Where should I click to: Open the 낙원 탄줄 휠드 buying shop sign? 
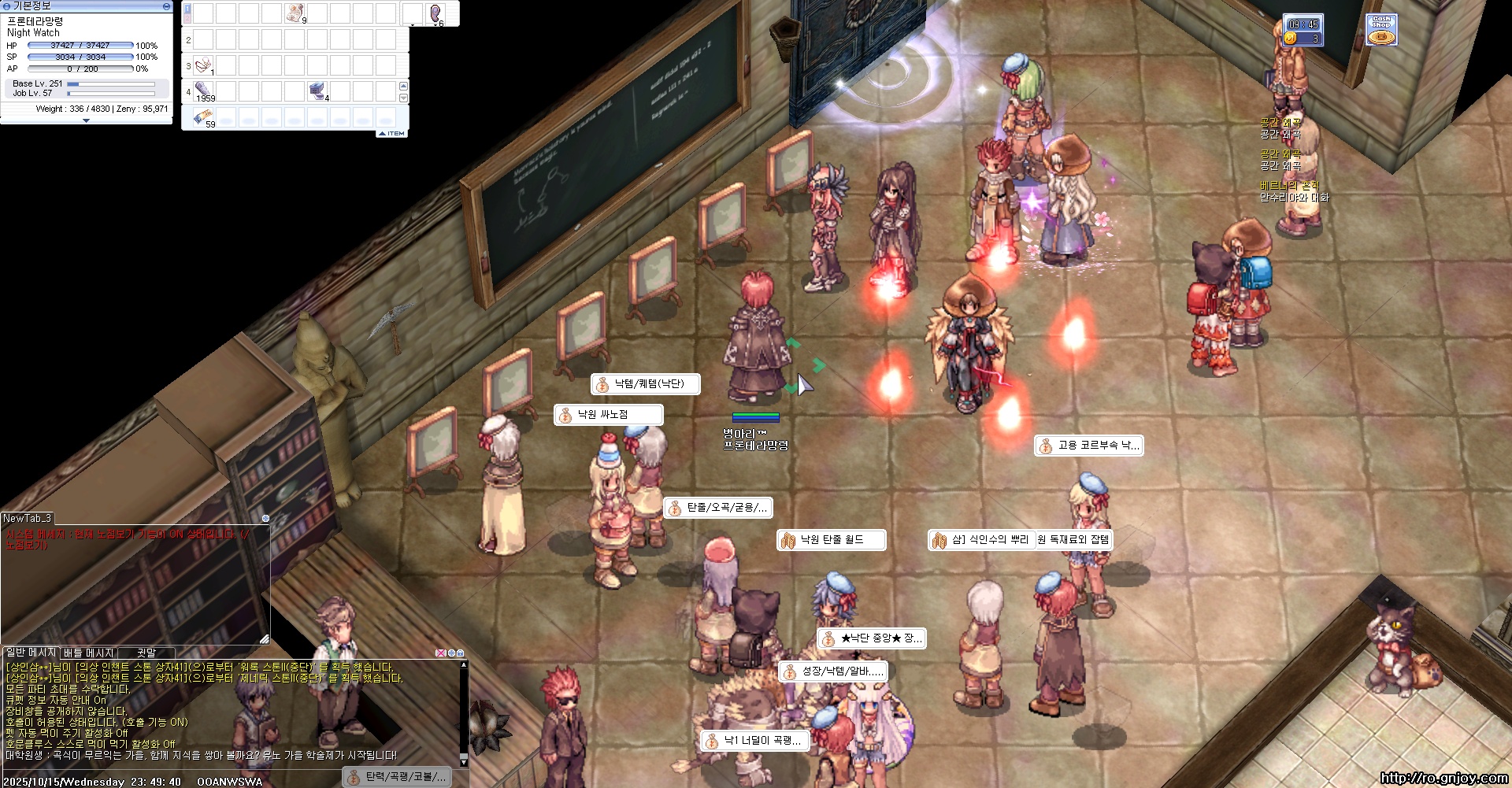coord(831,540)
